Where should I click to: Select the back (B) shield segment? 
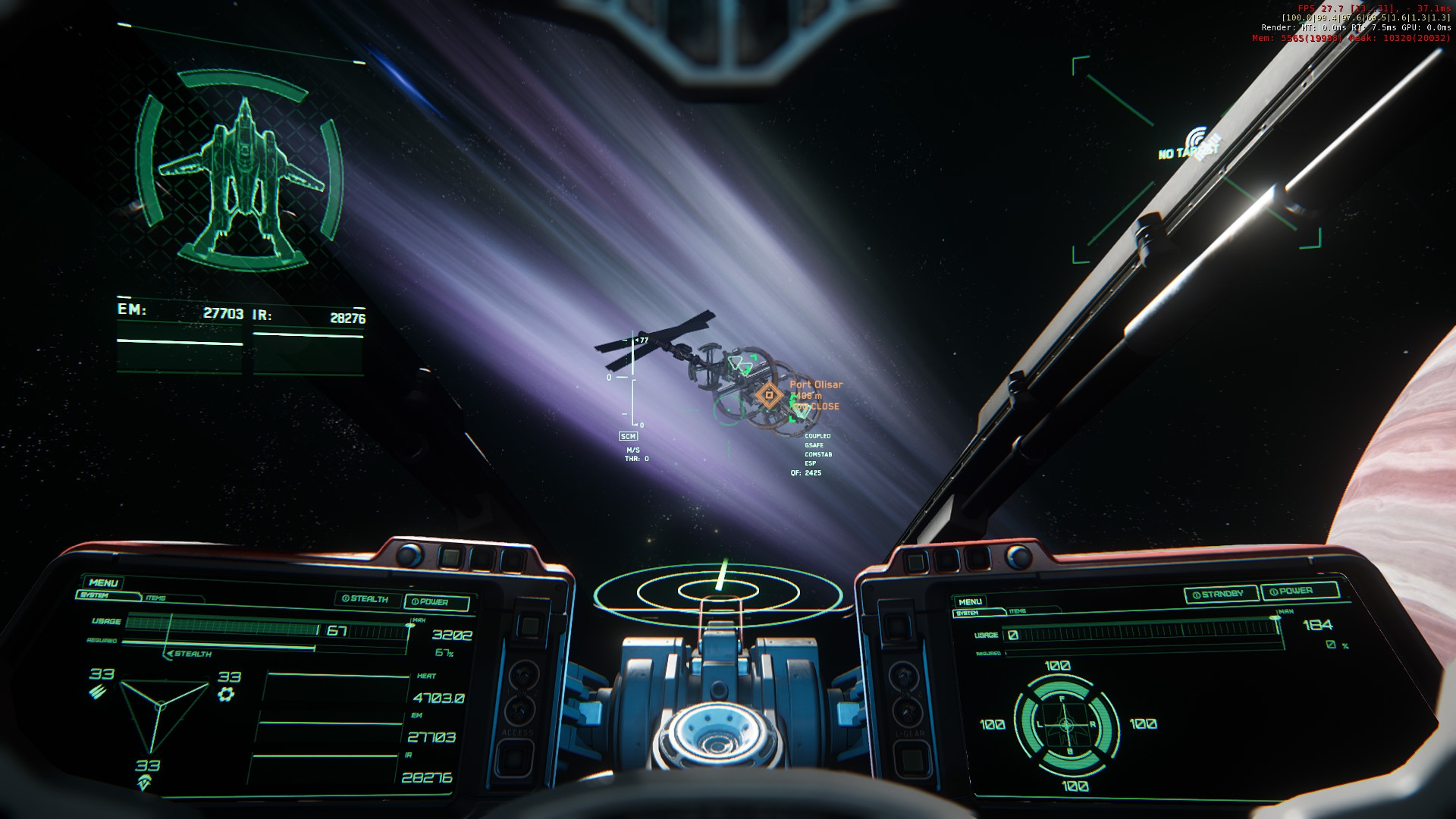point(1070,759)
